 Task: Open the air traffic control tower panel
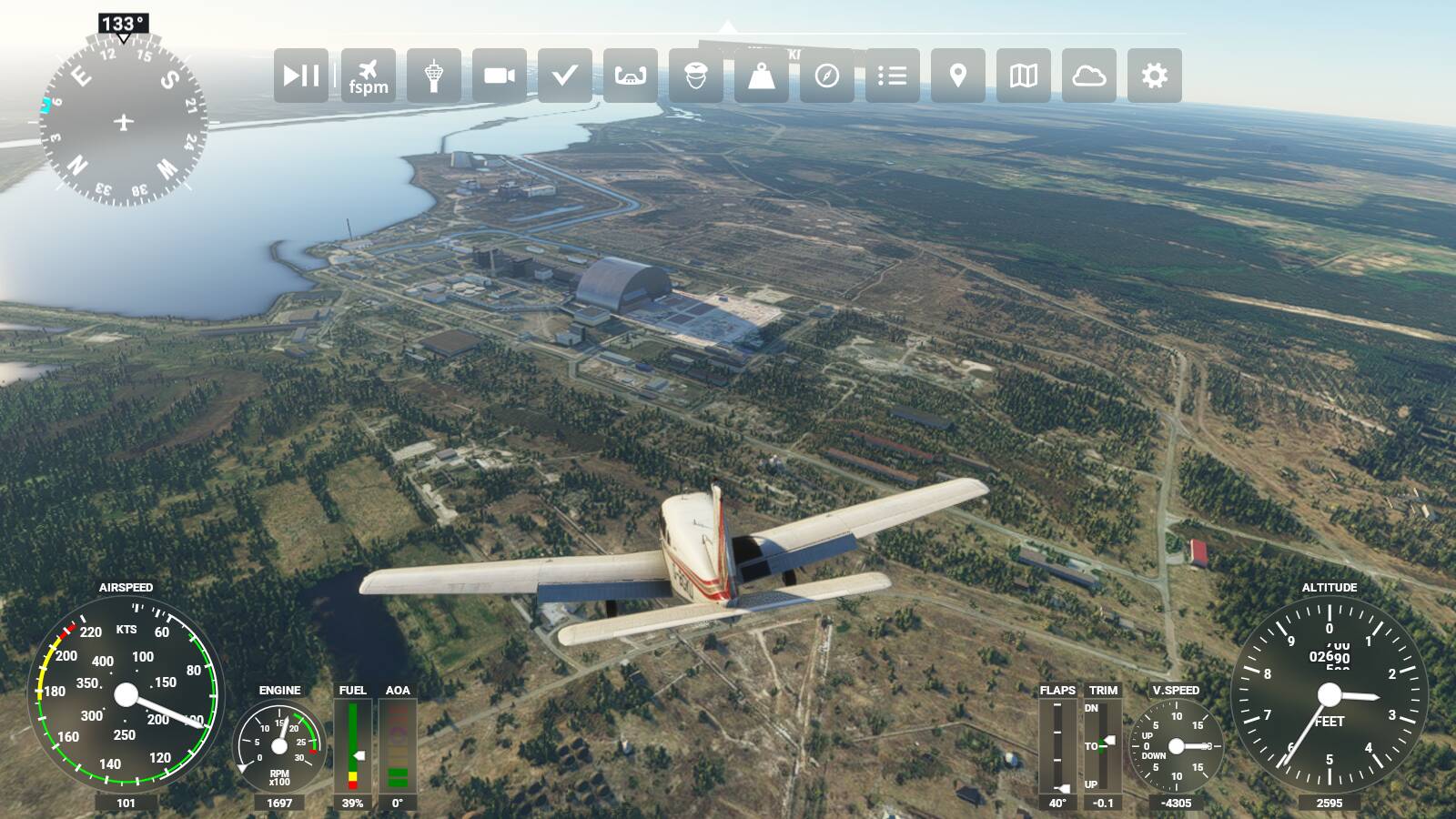[x=434, y=76]
